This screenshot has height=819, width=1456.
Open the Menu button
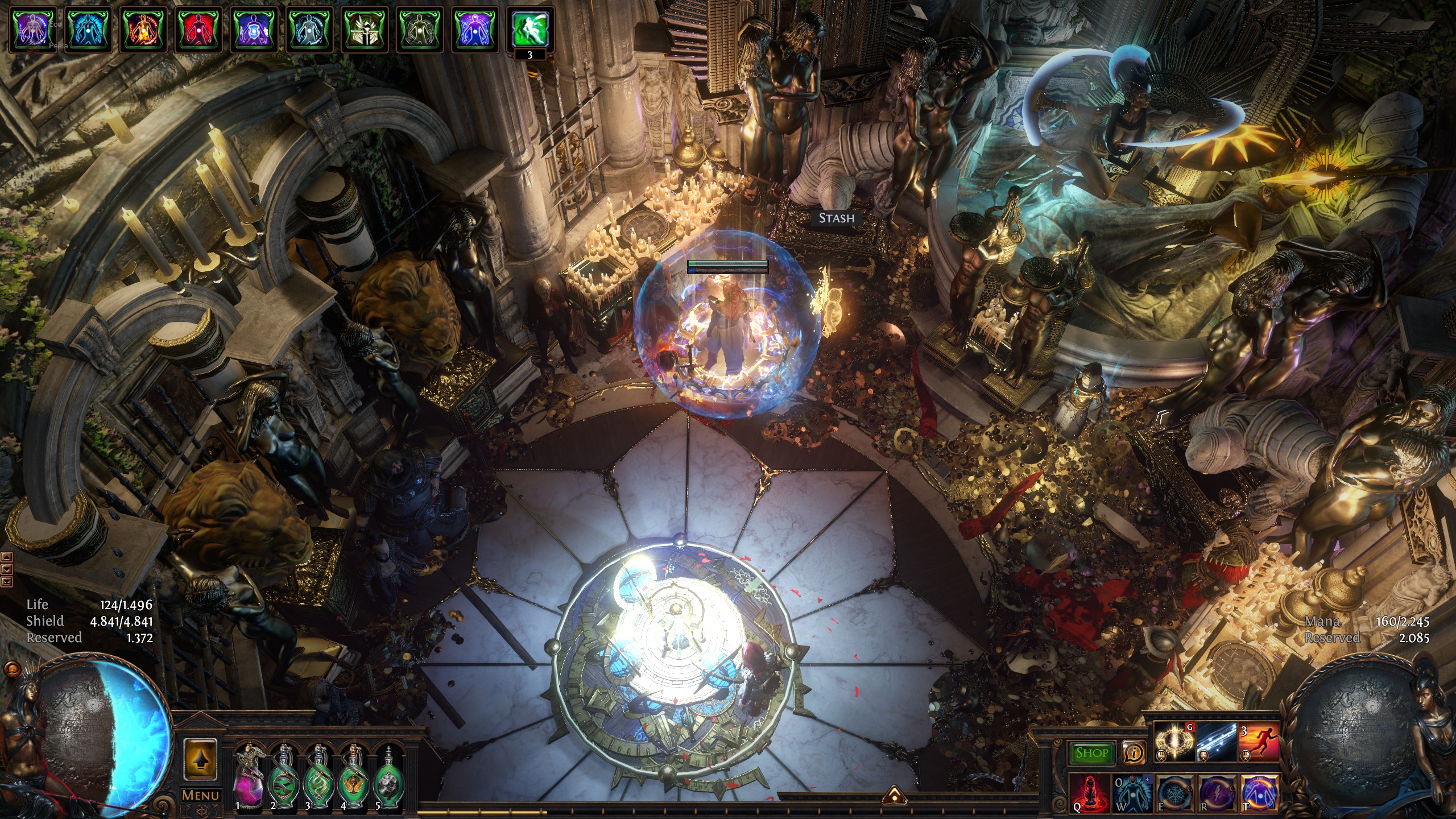coord(200,795)
